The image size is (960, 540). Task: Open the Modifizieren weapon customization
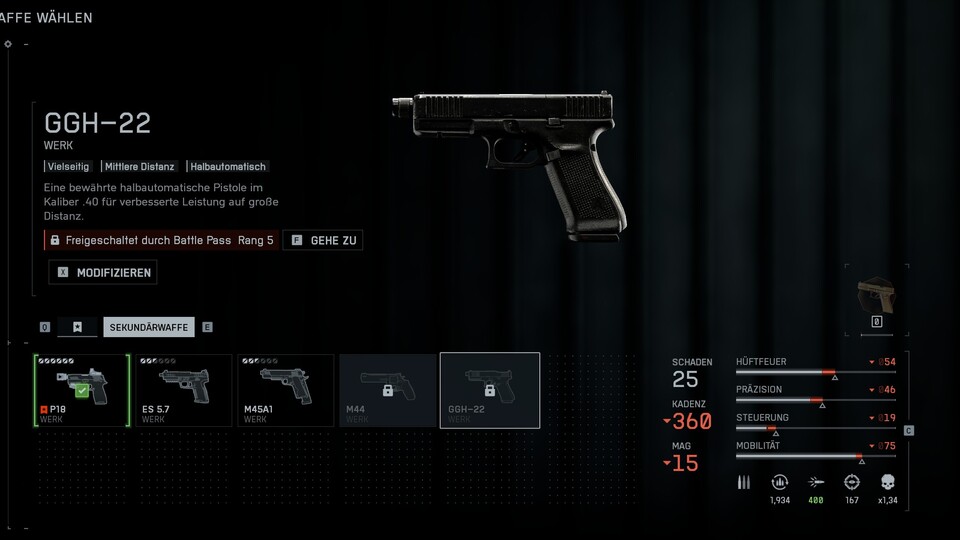pyautogui.click(x=103, y=272)
